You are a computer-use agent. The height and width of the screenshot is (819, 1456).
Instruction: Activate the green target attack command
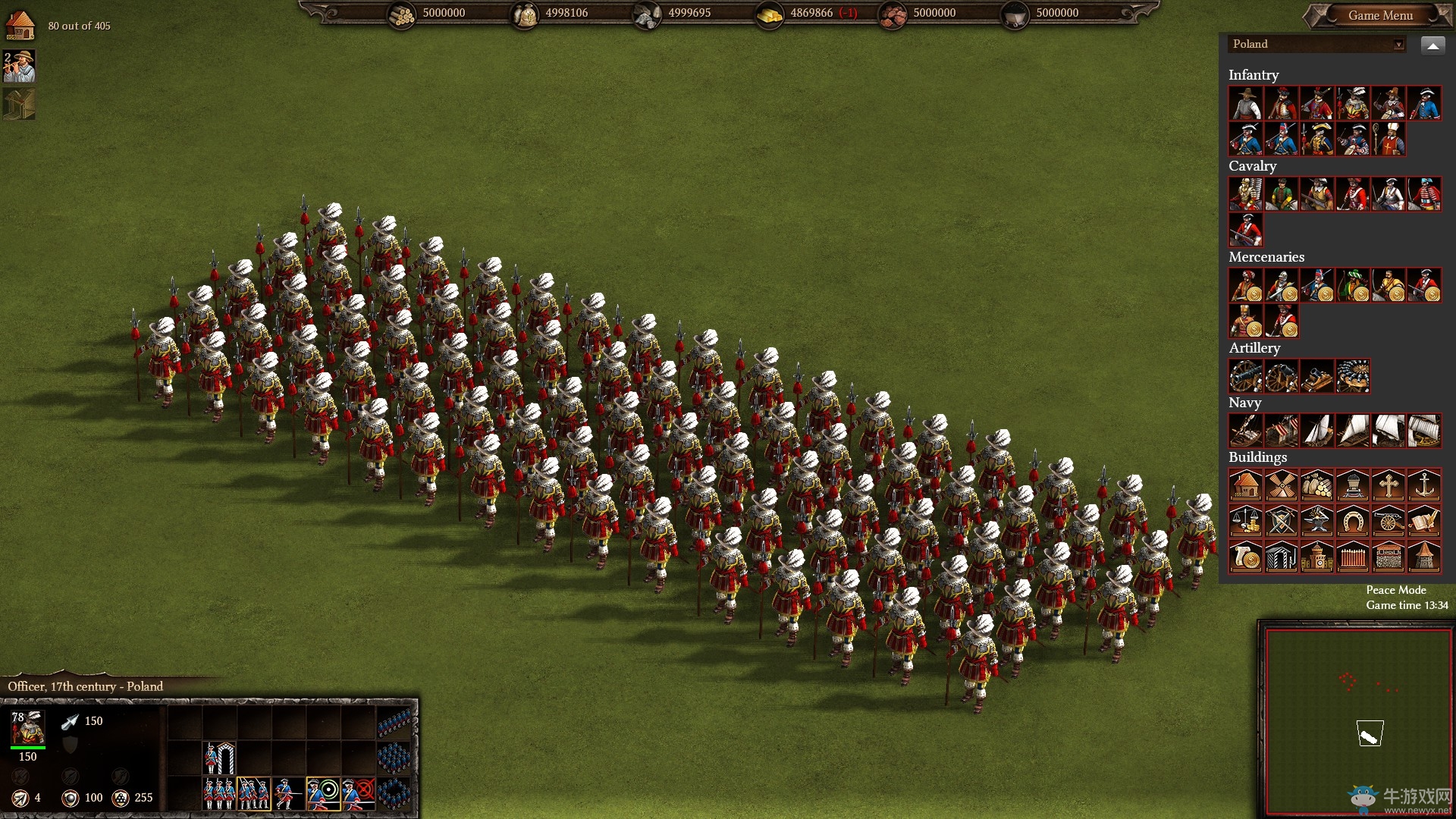(324, 793)
